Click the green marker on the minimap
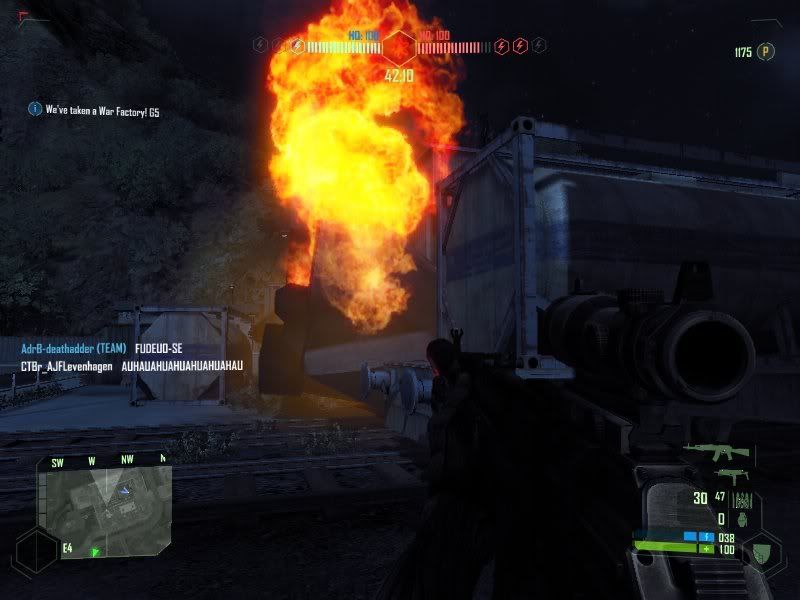The height and width of the screenshot is (600, 800). (x=96, y=551)
